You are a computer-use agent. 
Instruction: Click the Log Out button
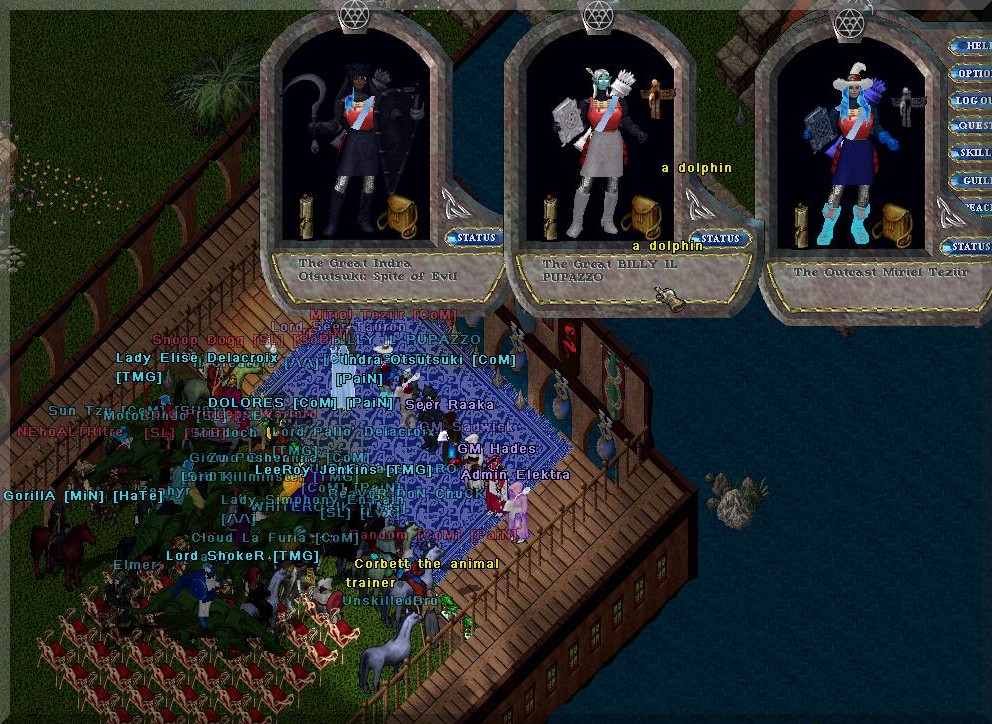pos(972,100)
